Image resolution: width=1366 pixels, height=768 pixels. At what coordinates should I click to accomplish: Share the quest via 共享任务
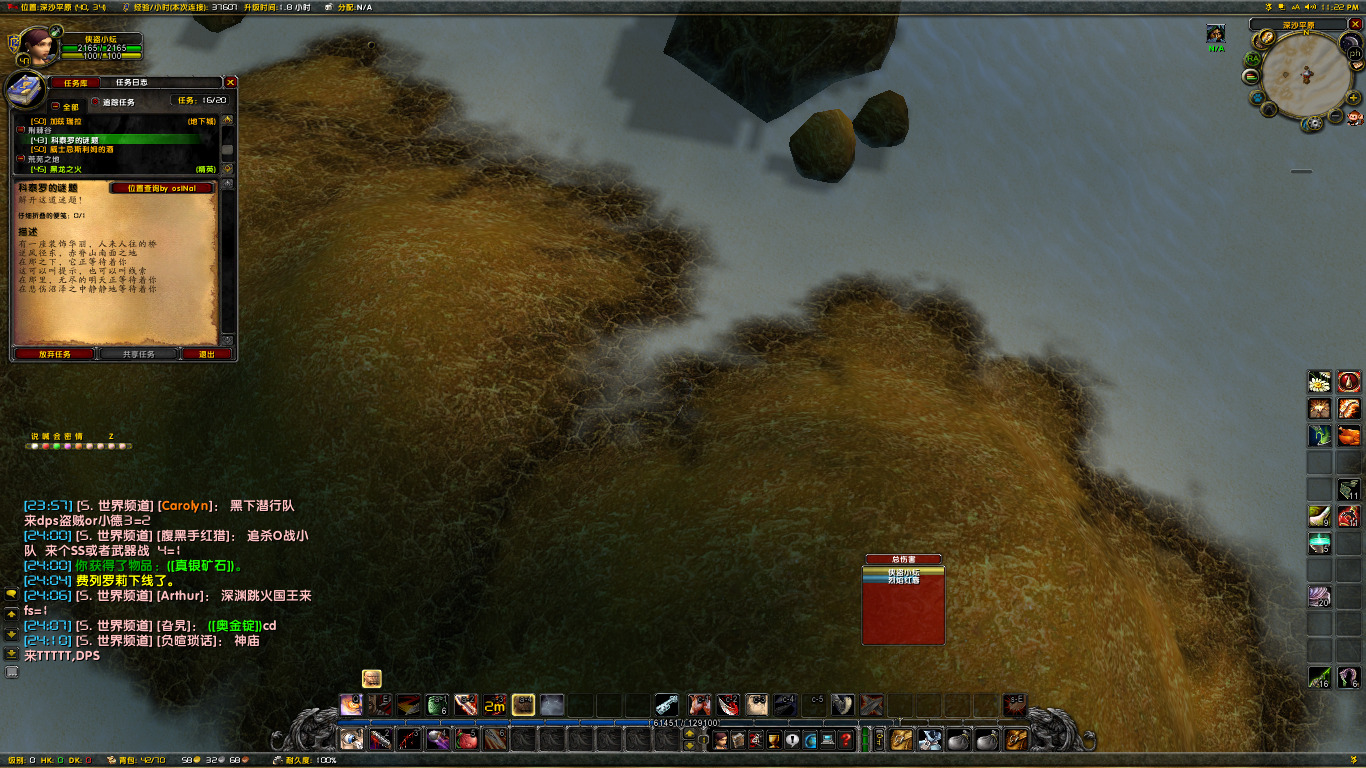tap(138, 354)
